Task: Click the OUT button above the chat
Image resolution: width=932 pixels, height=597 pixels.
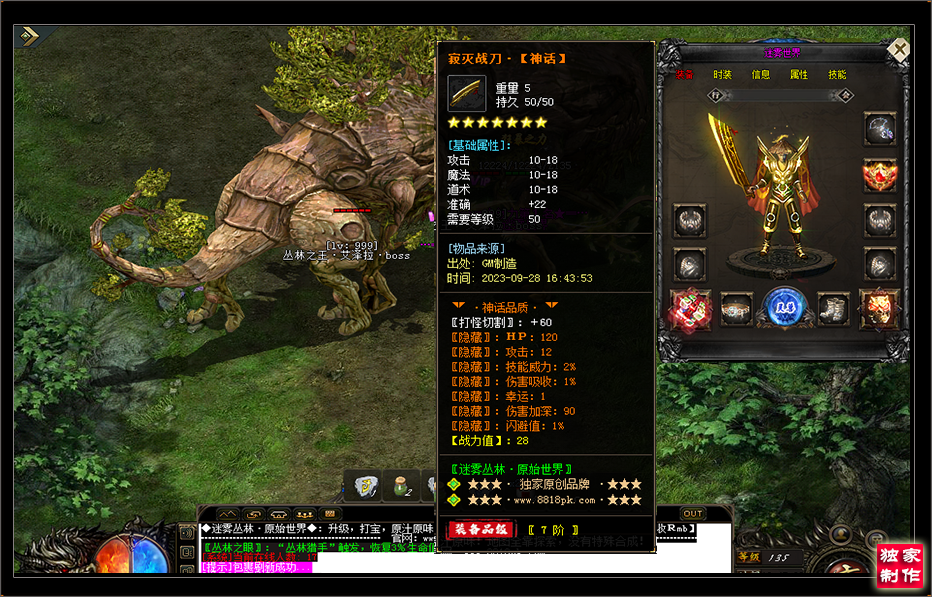Action: tap(692, 514)
